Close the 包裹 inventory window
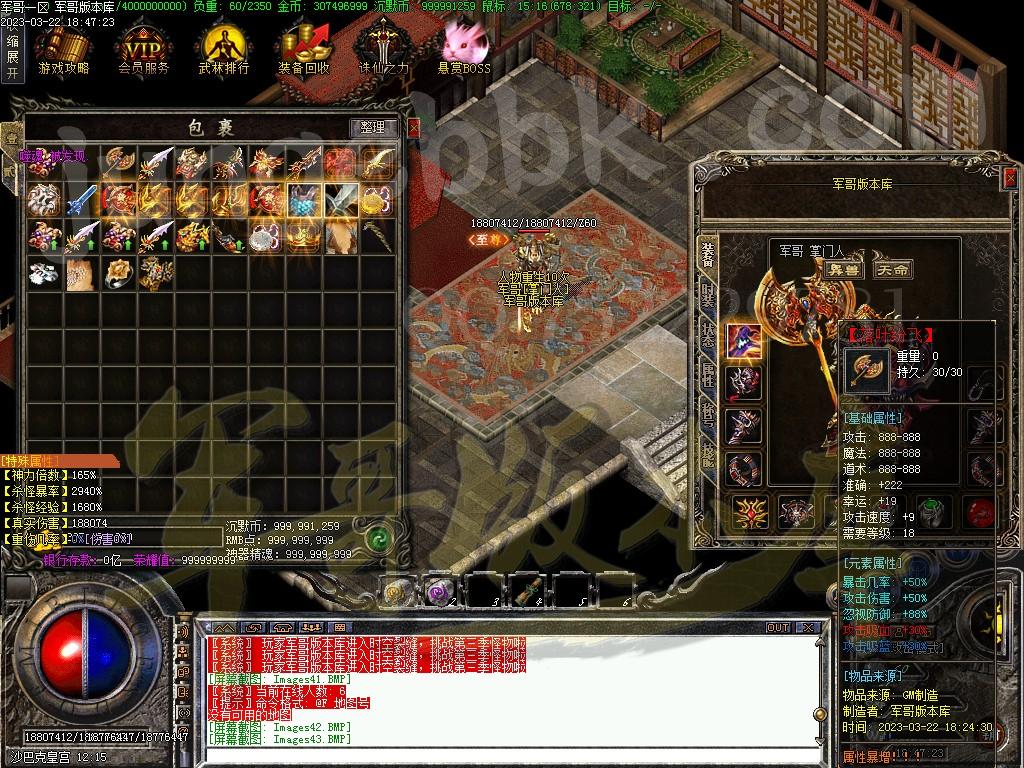This screenshot has width=1024, height=768. click(413, 128)
